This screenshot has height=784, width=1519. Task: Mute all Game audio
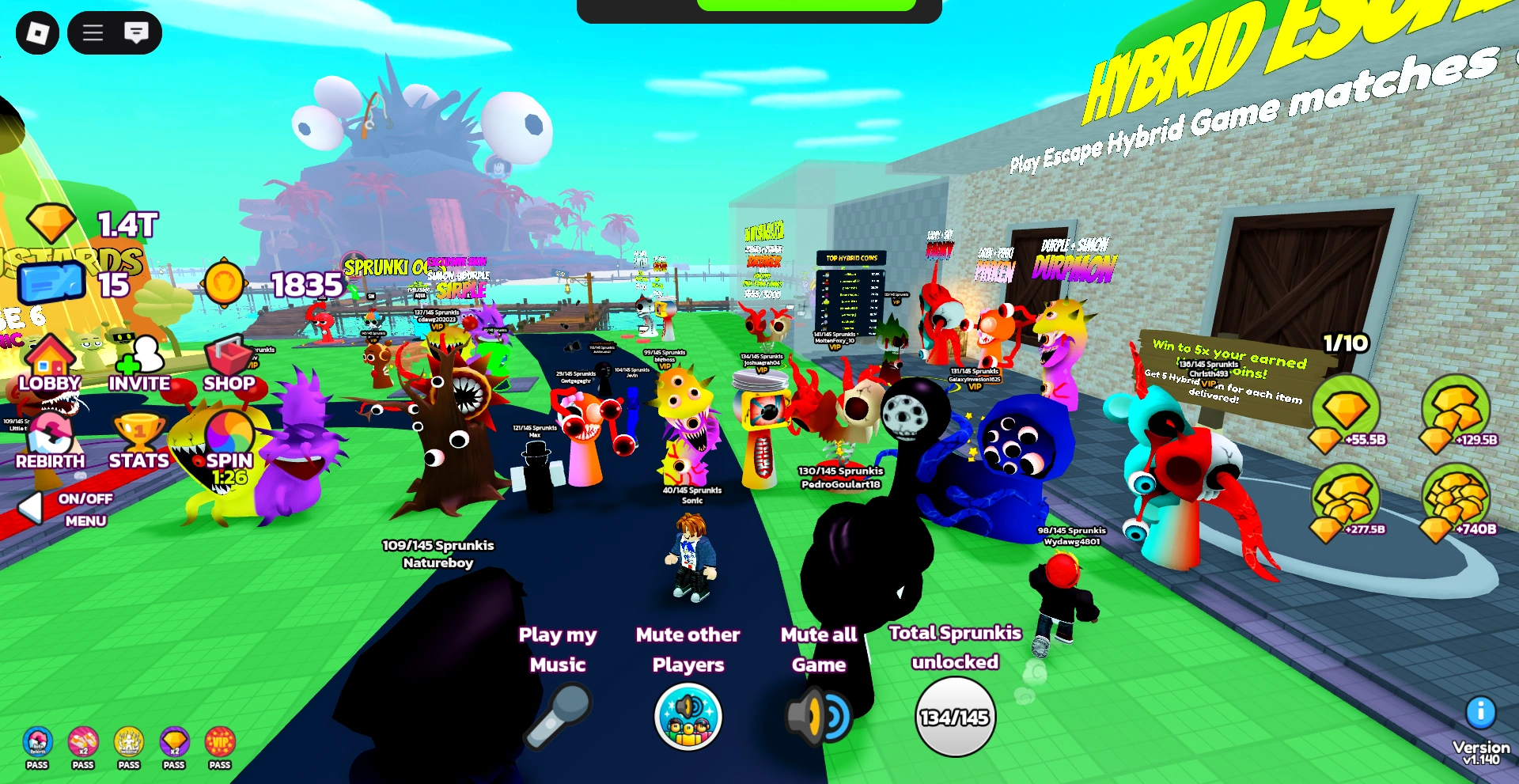tap(818, 716)
